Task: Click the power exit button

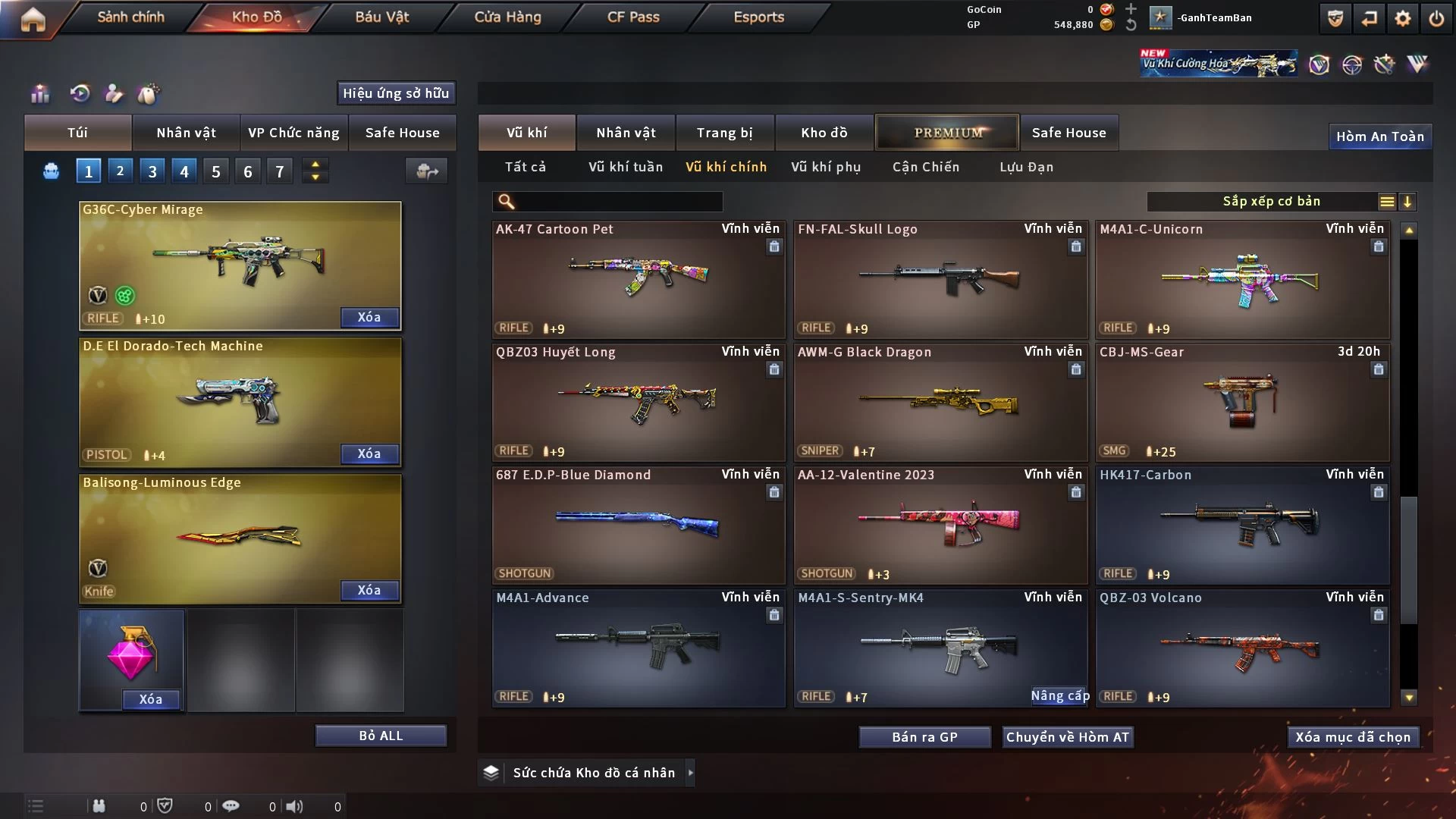Action: tap(1436, 18)
